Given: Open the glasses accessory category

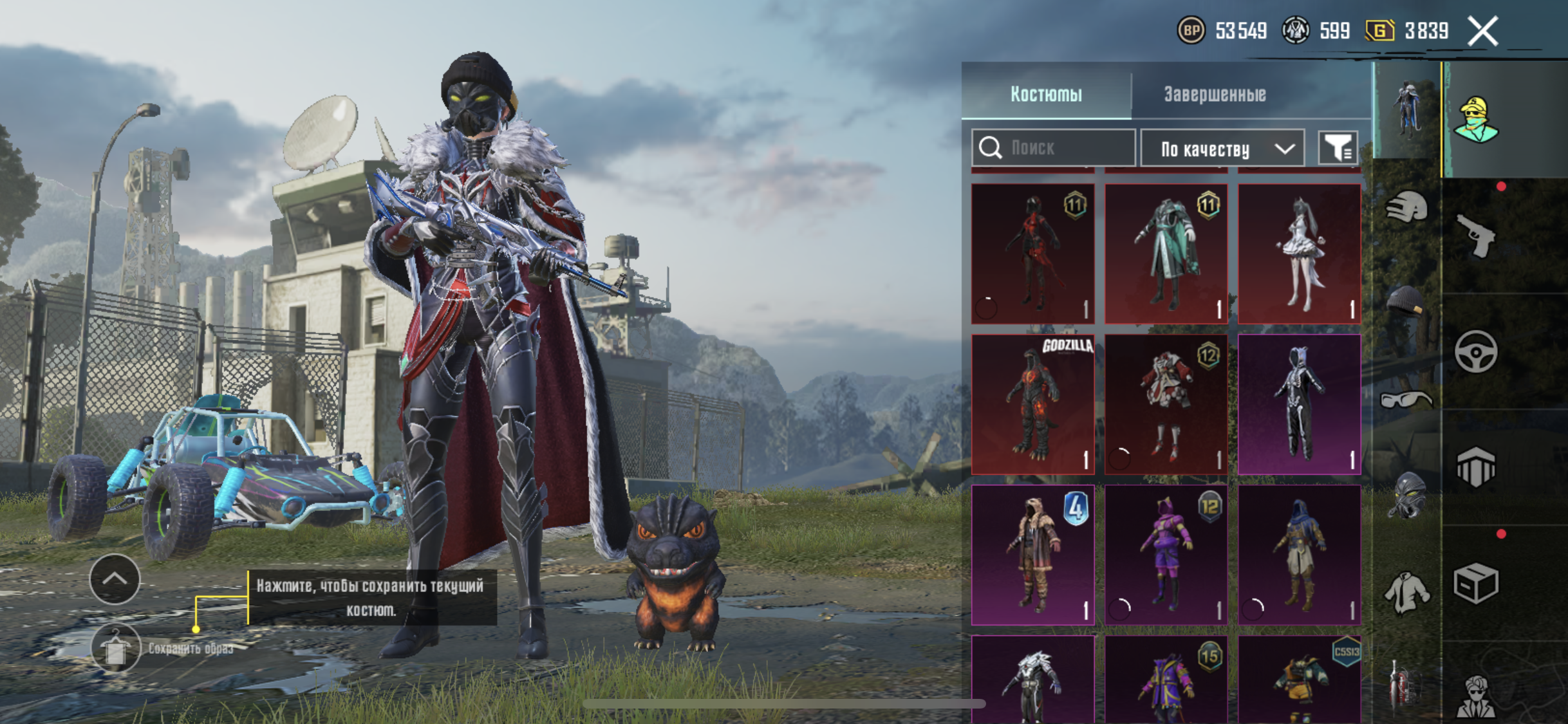Looking at the screenshot, I should click(x=1406, y=400).
